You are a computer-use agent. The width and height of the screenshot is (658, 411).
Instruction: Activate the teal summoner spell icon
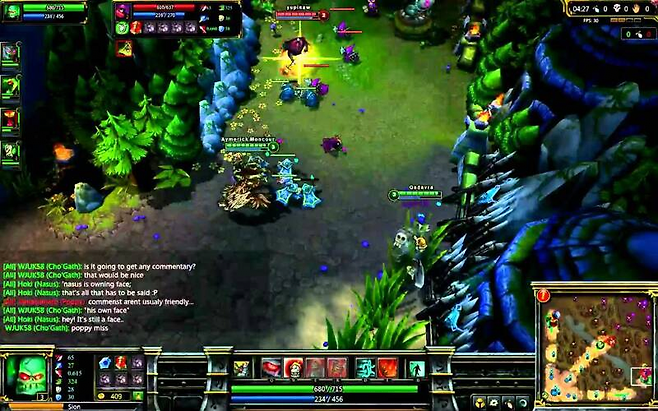point(366,368)
